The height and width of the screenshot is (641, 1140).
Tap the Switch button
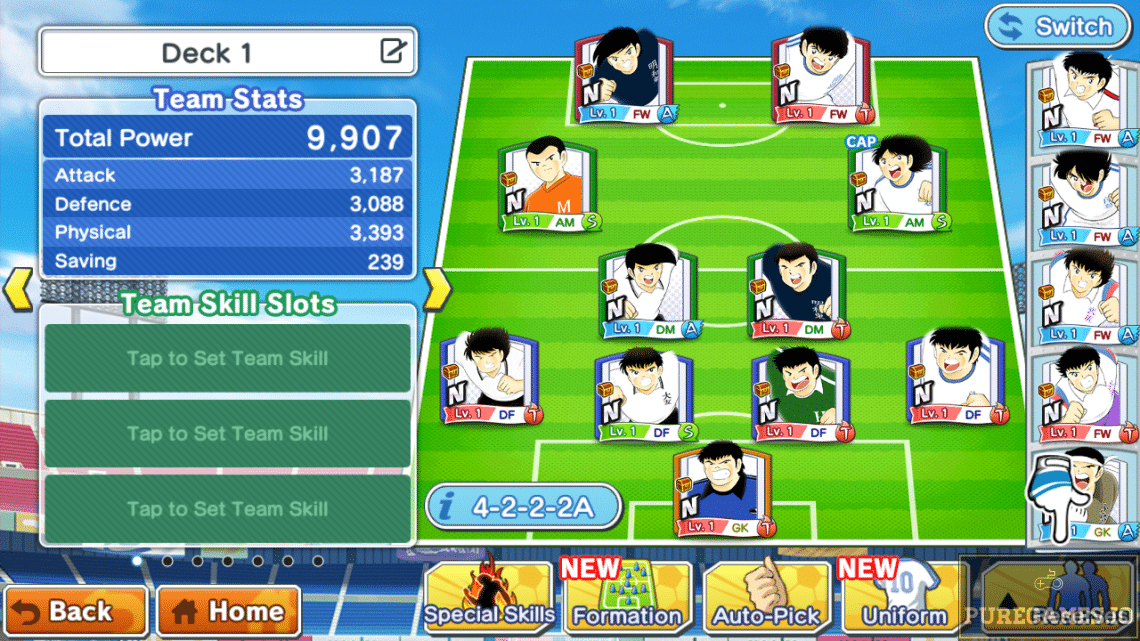[x=1058, y=27]
